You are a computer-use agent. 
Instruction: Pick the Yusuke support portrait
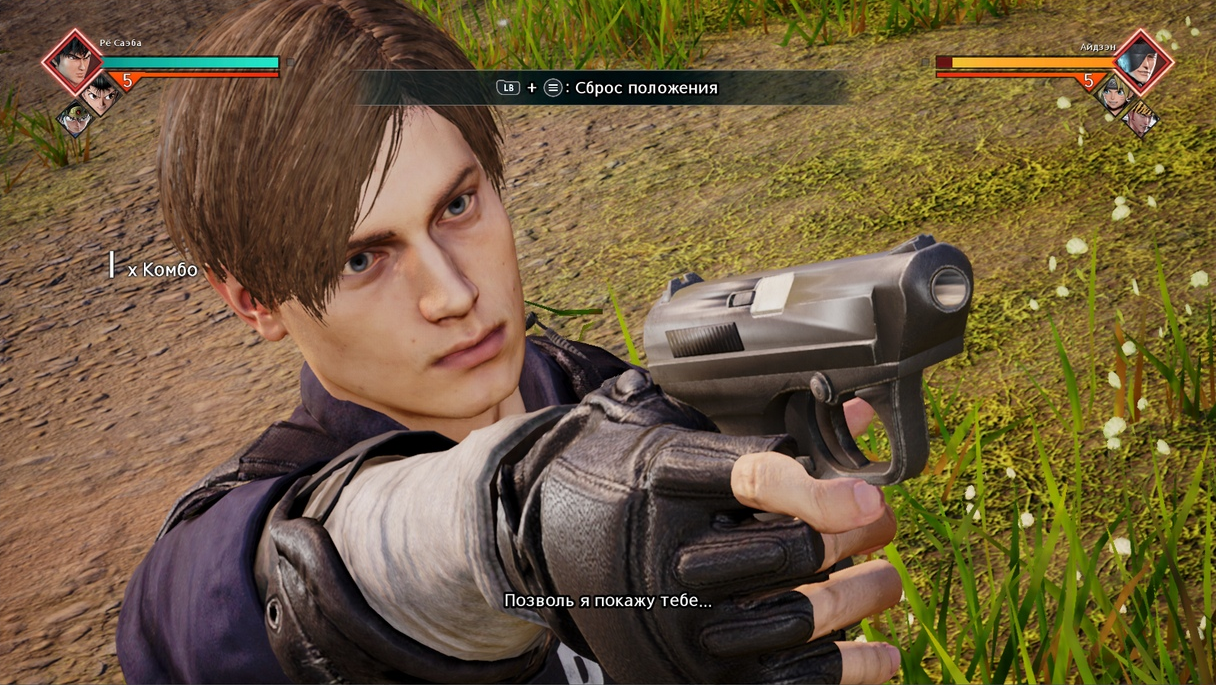(99, 95)
